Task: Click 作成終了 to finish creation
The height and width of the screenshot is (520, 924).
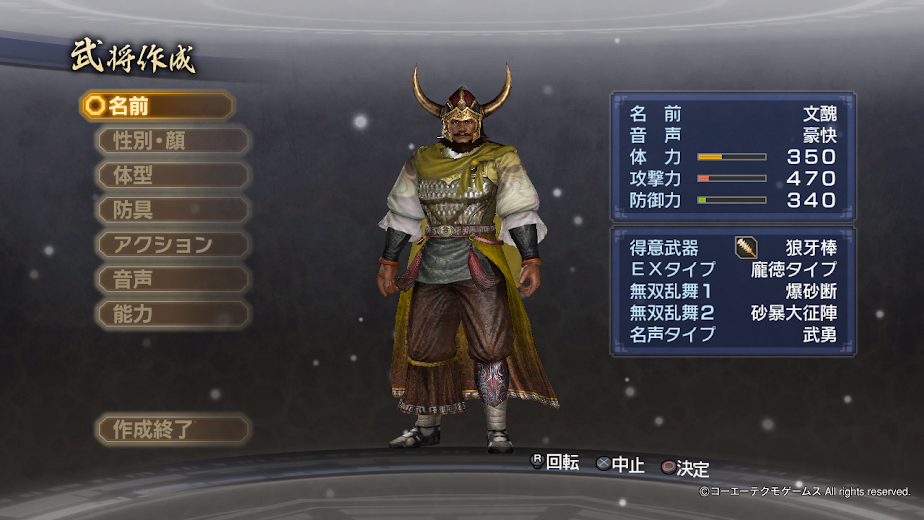Action: pyautogui.click(x=171, y=430)
